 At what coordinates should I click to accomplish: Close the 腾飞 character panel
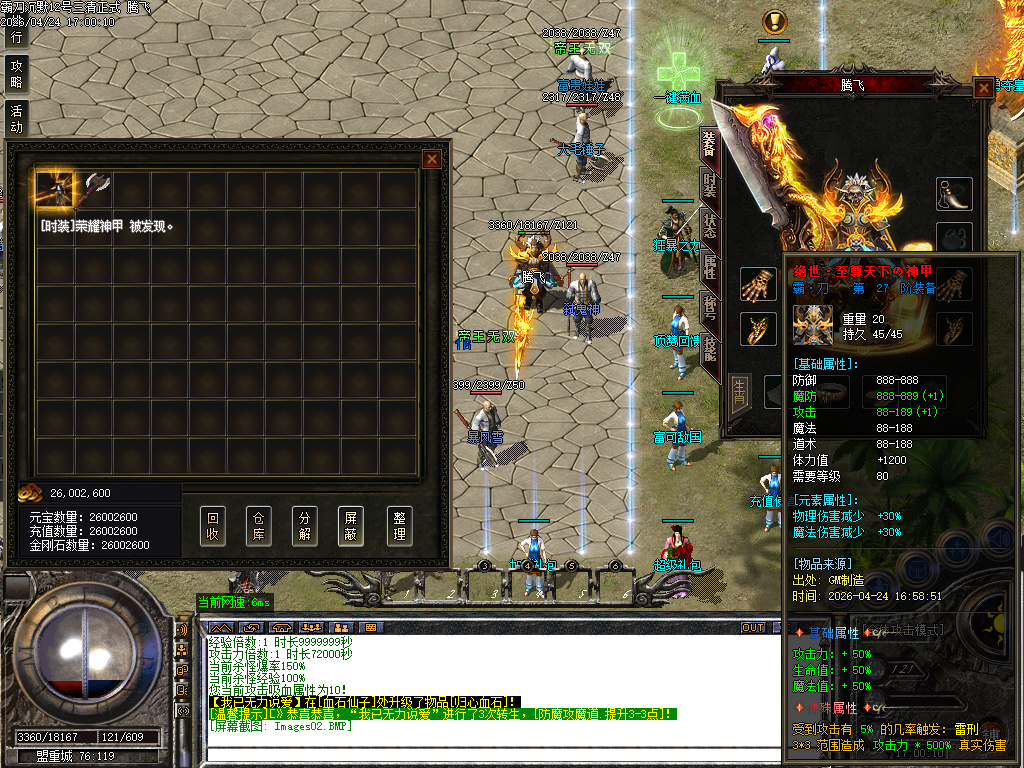(984, 88)
